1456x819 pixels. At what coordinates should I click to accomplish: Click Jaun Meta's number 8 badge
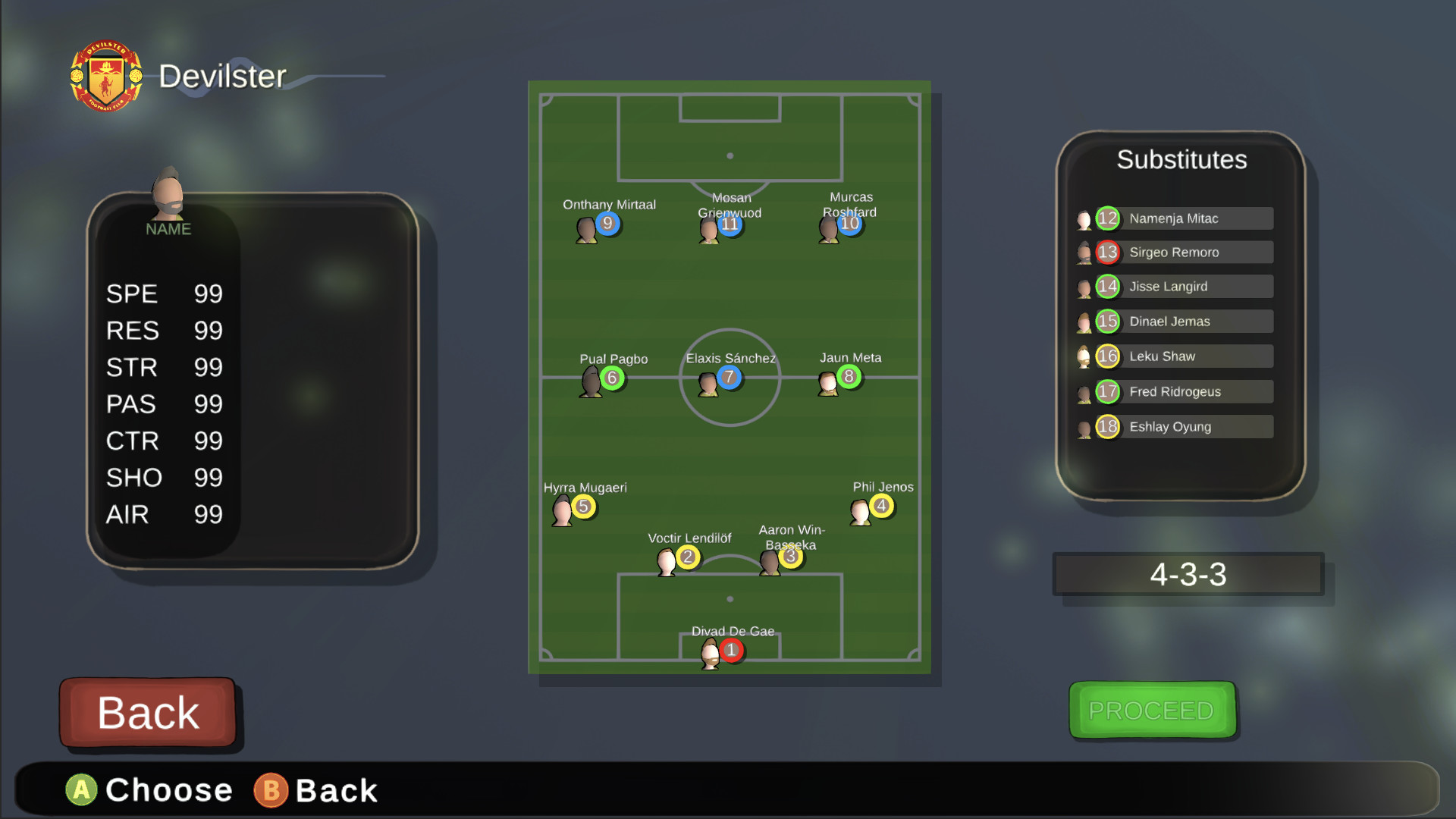coord(849,378)
